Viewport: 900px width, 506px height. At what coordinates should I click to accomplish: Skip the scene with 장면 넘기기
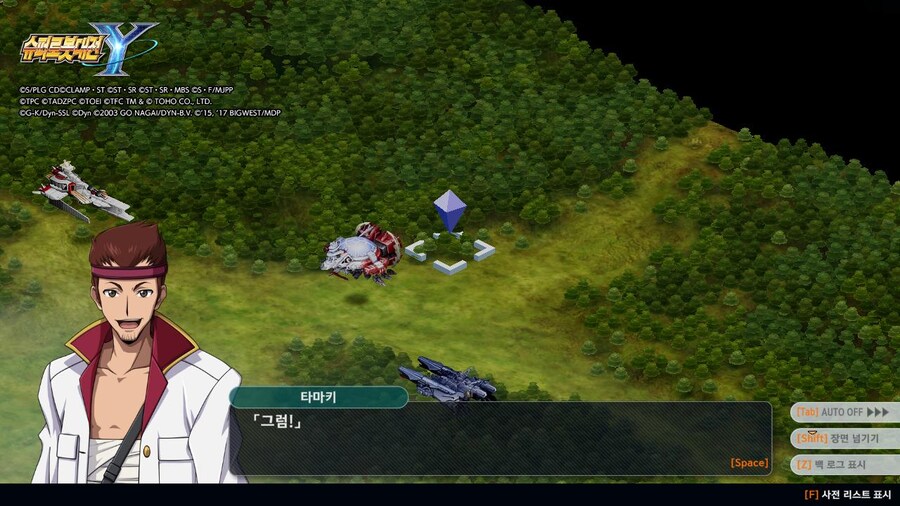843,438
